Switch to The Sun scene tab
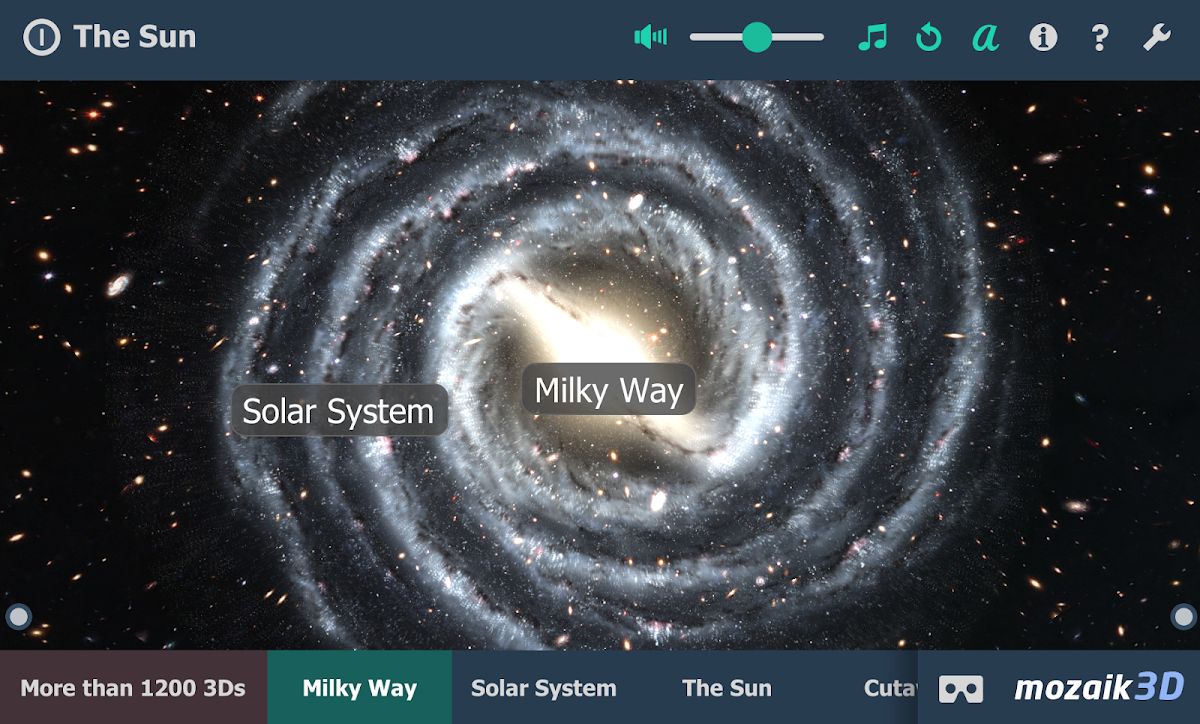This screenshot has height=724, width=1200. coord(727,688)
